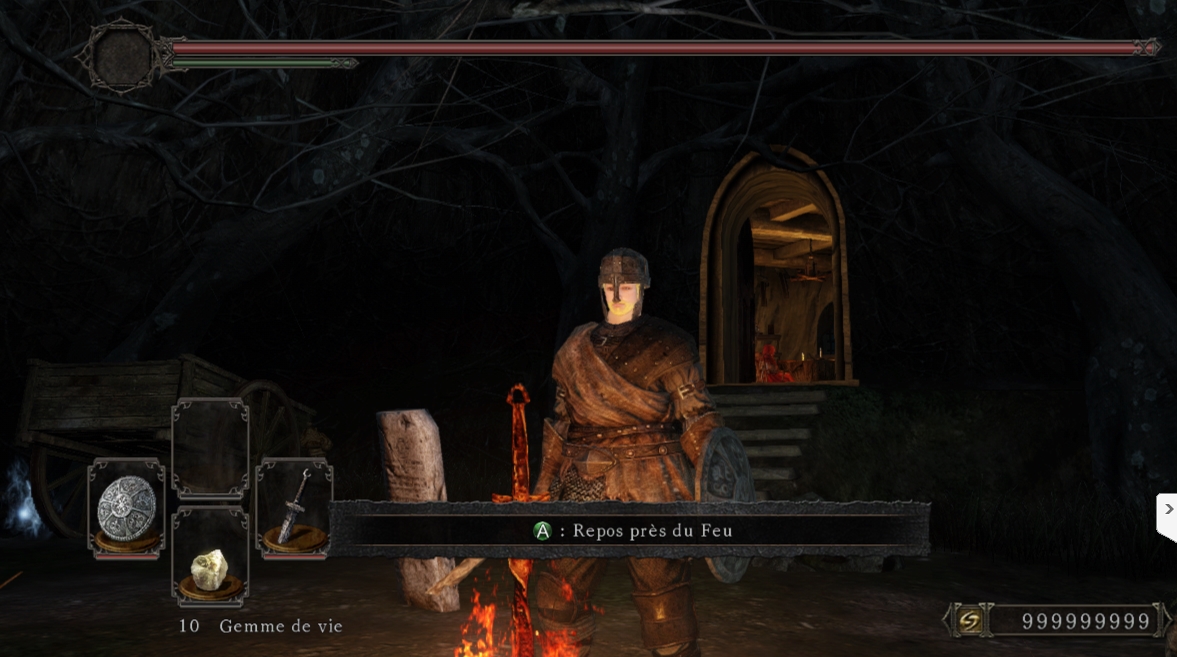Viewport: 1177px width, 657px height.
Task: Select the dagger weapon slot
Action: coord(293,508)
